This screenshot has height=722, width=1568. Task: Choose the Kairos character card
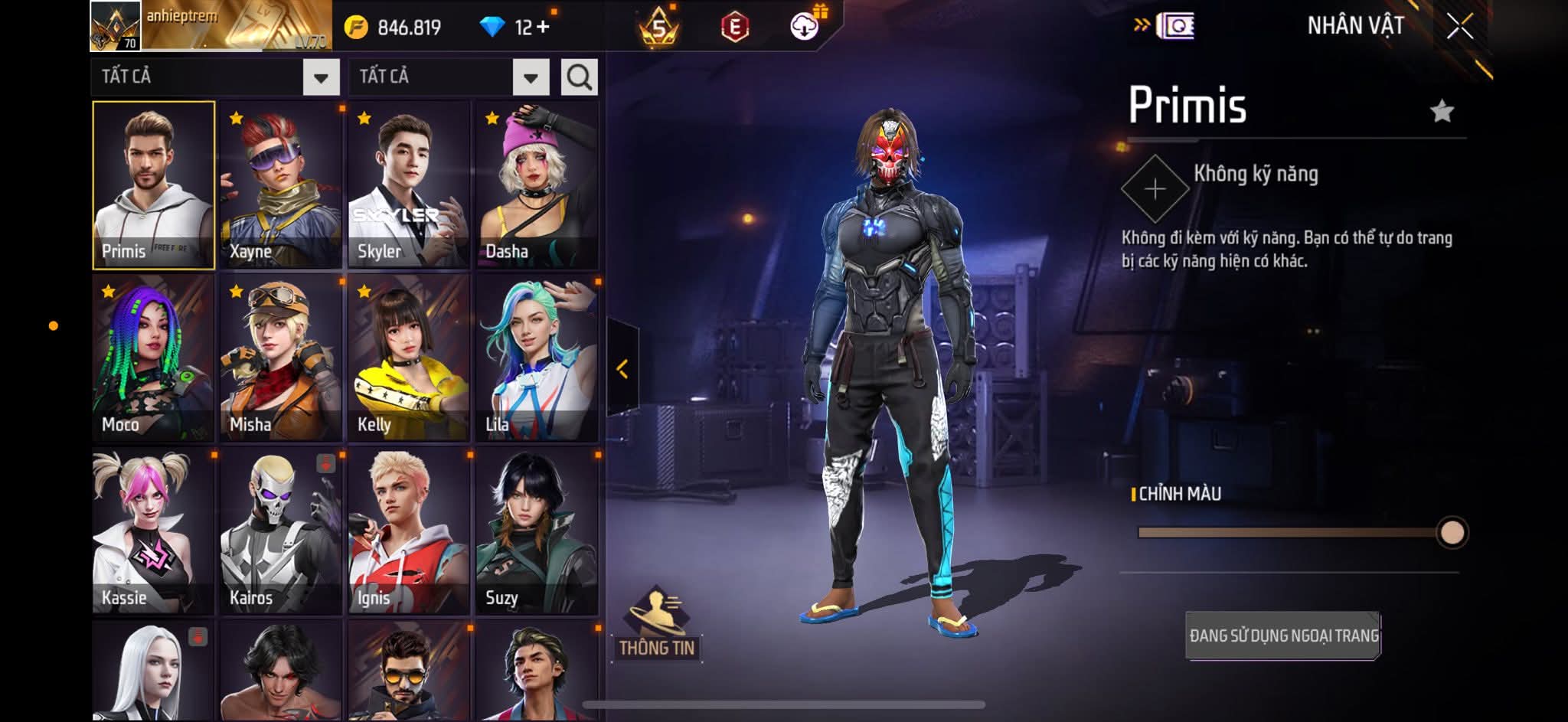click(281, 532)
